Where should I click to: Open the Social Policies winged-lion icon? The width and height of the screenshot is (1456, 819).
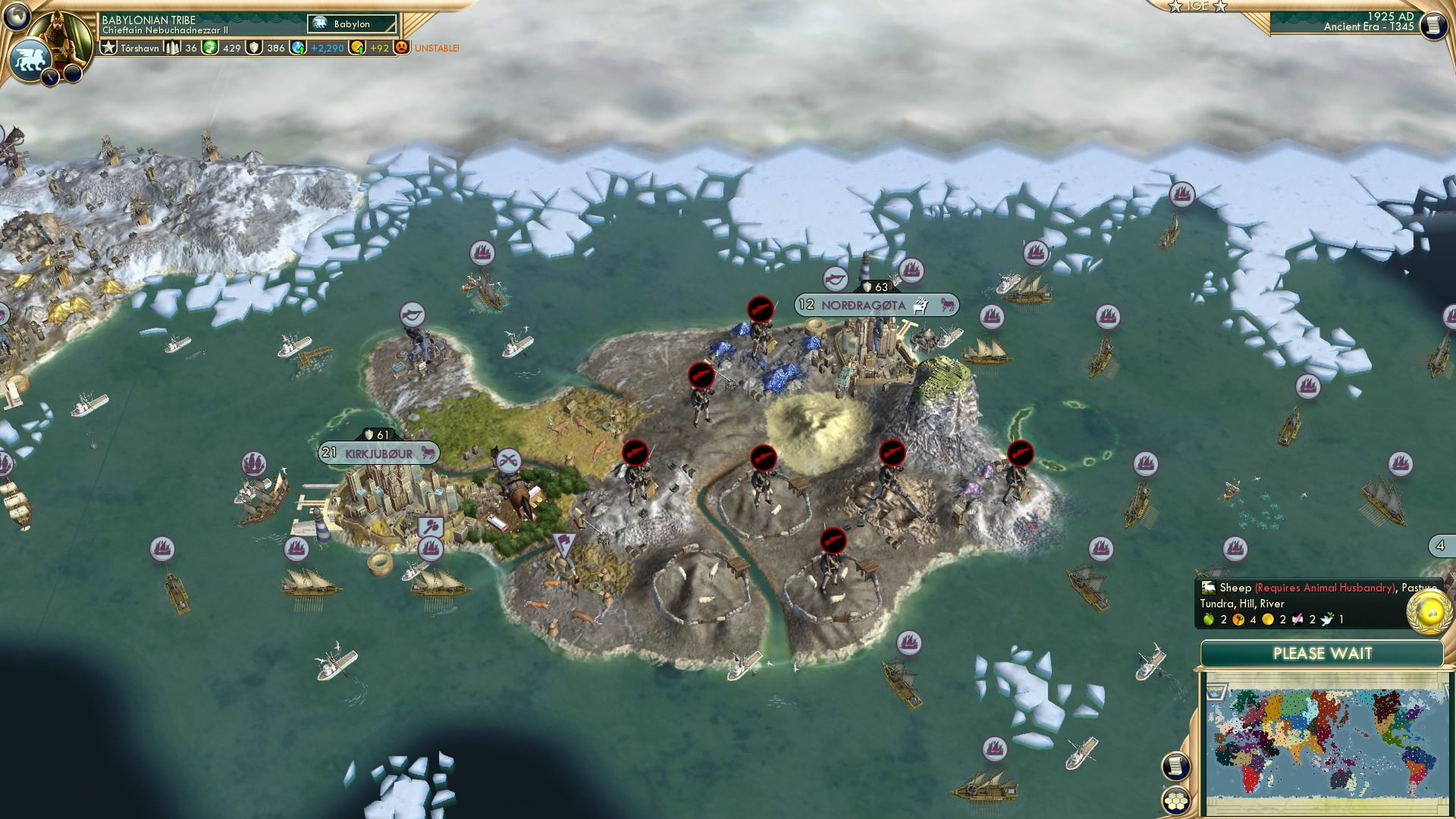tap(29, 58)
